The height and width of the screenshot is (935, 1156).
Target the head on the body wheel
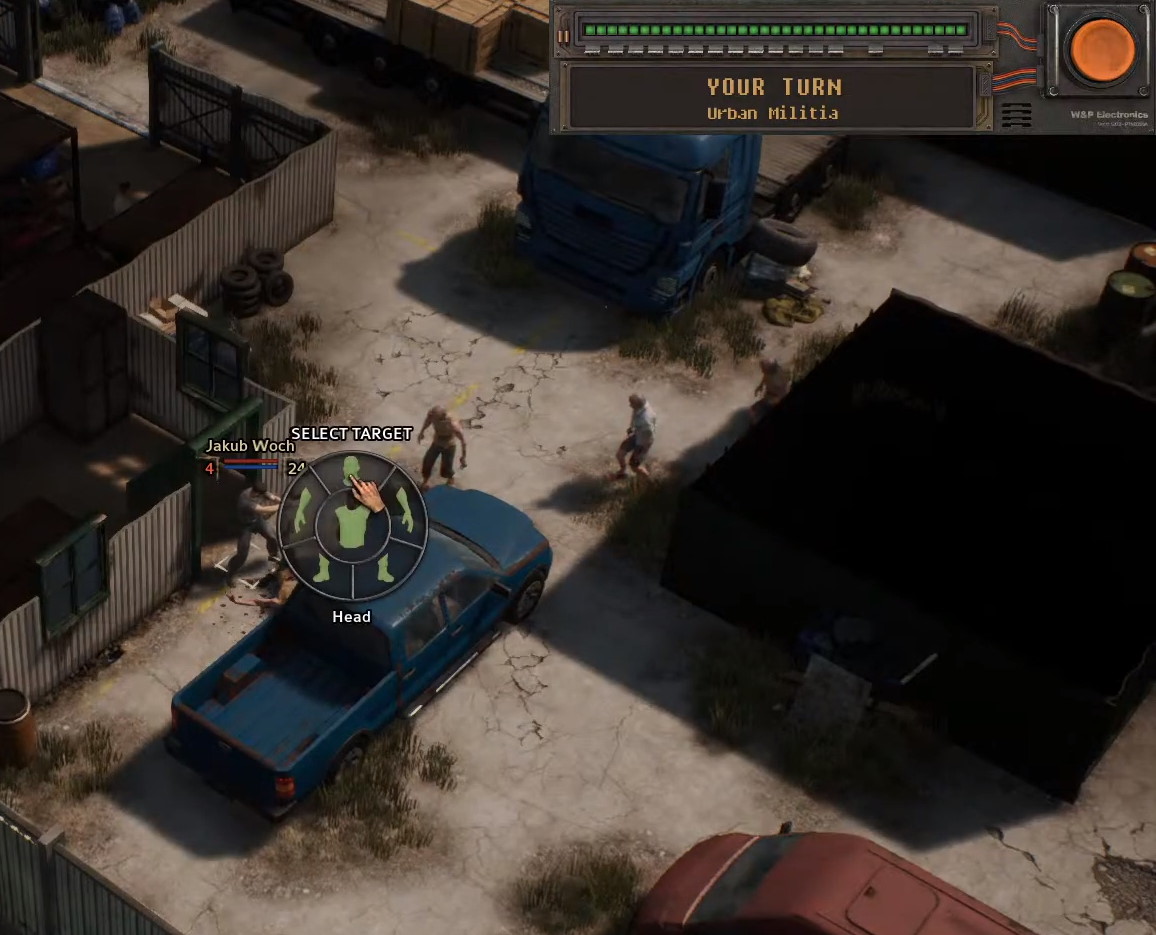351,468
